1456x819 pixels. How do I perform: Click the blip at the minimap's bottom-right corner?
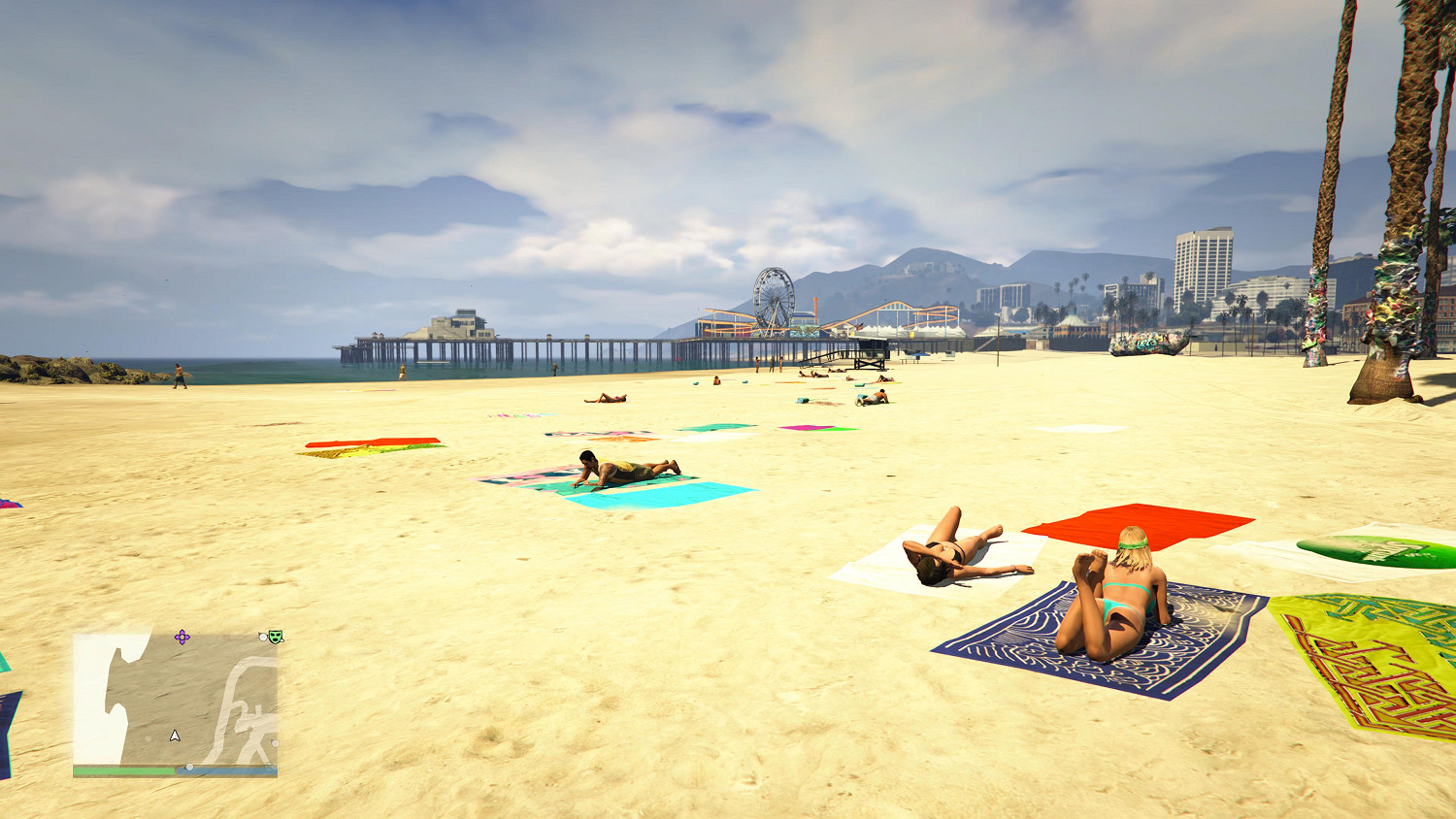tap(269, 766)
